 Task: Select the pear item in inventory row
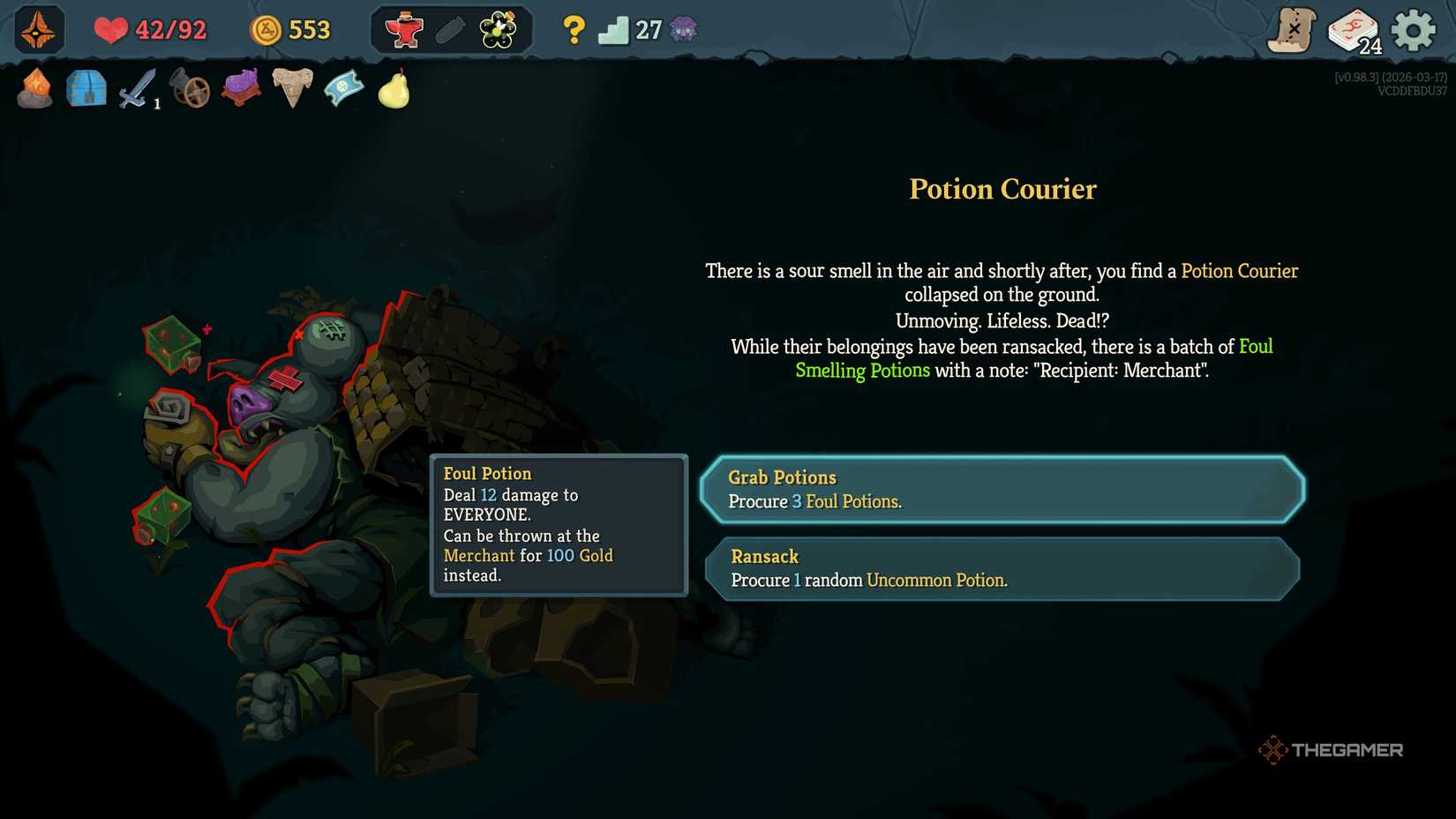(394, 88)
